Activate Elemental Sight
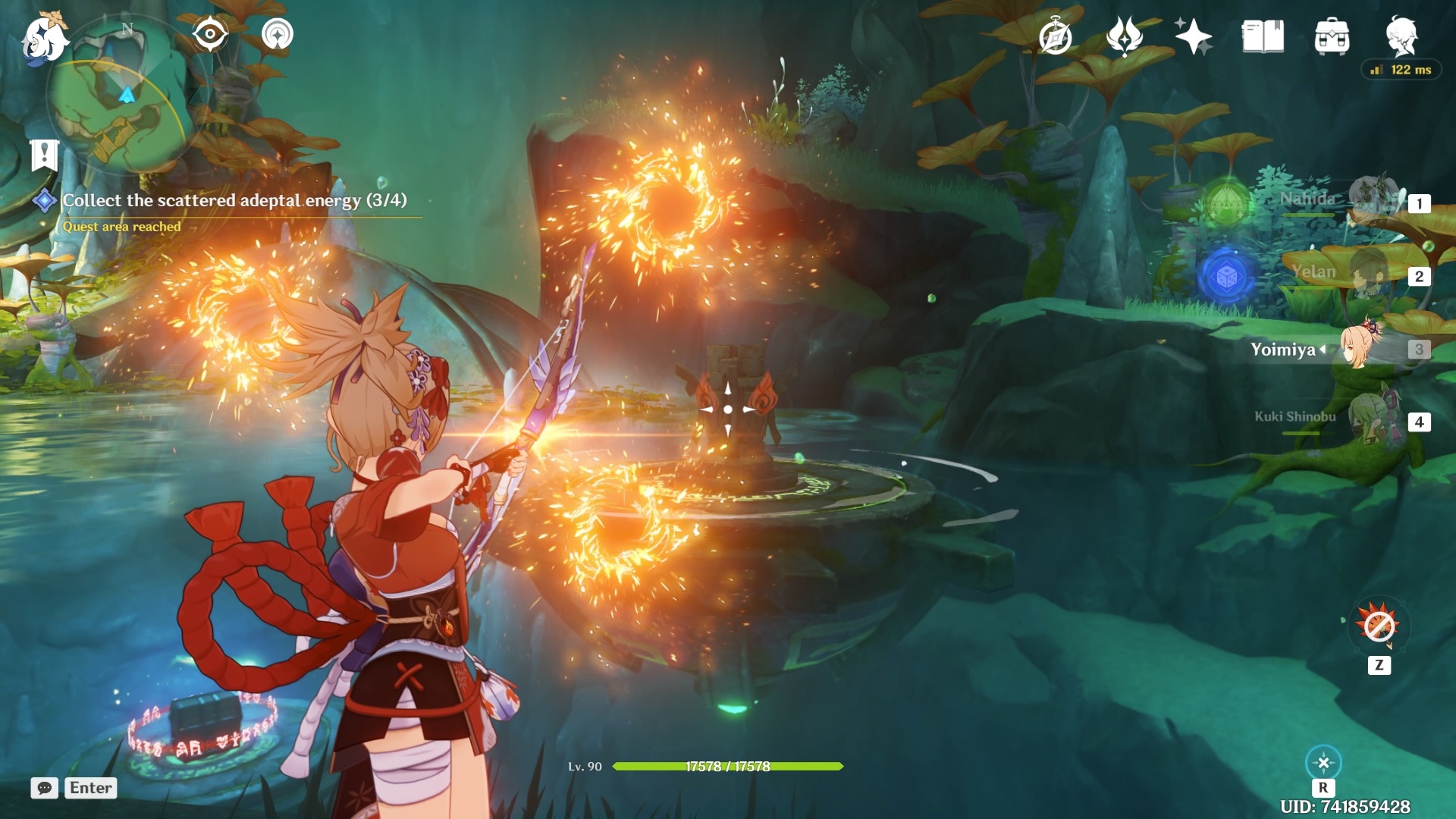The image size is (1456, 819). pyautogui.click(x=210, y=34)
